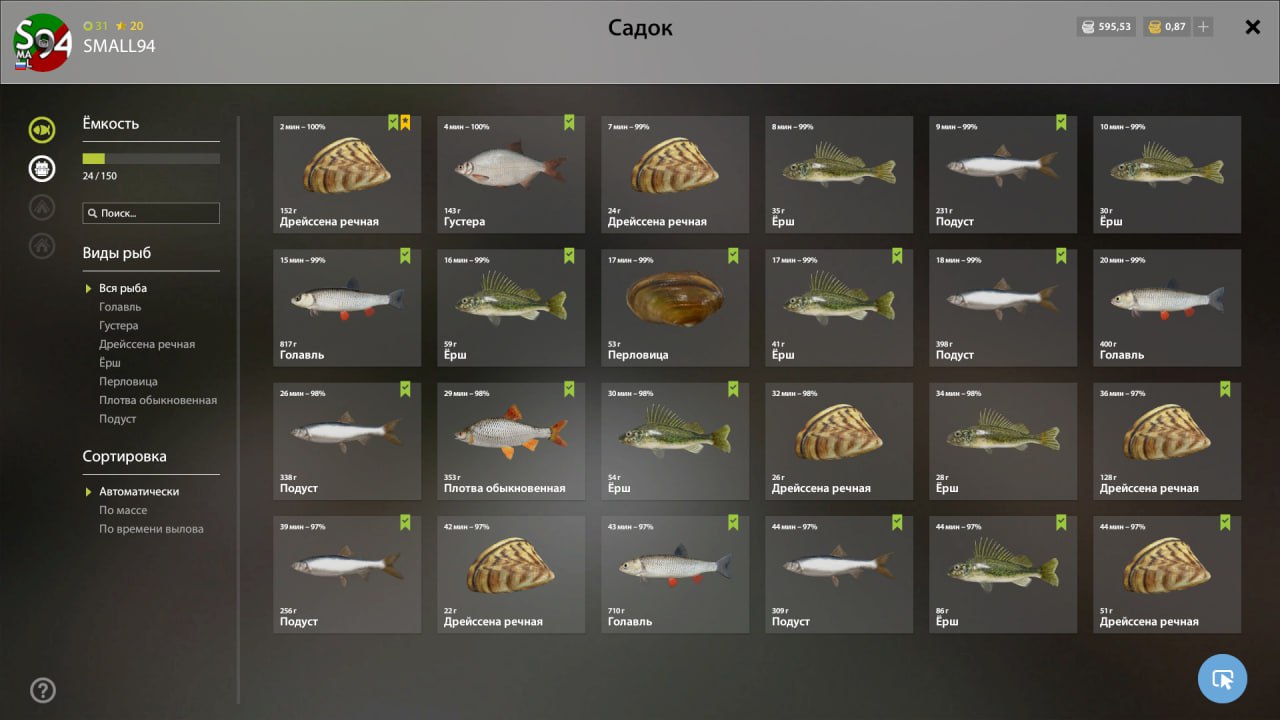Select the Вся рыба filter
The image size is (1280, 720).
click(123, 288)
